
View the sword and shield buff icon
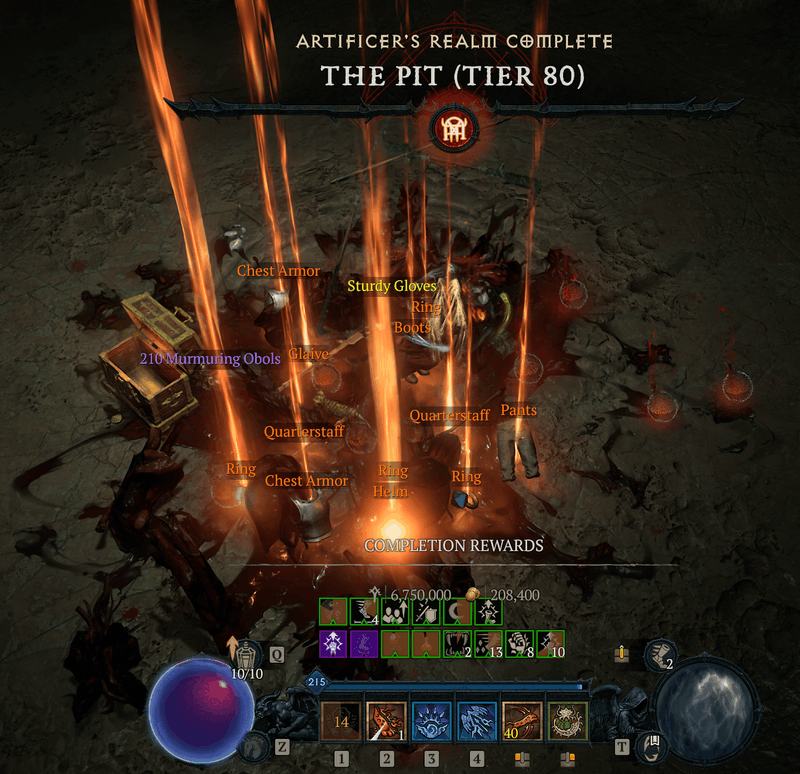427,612
